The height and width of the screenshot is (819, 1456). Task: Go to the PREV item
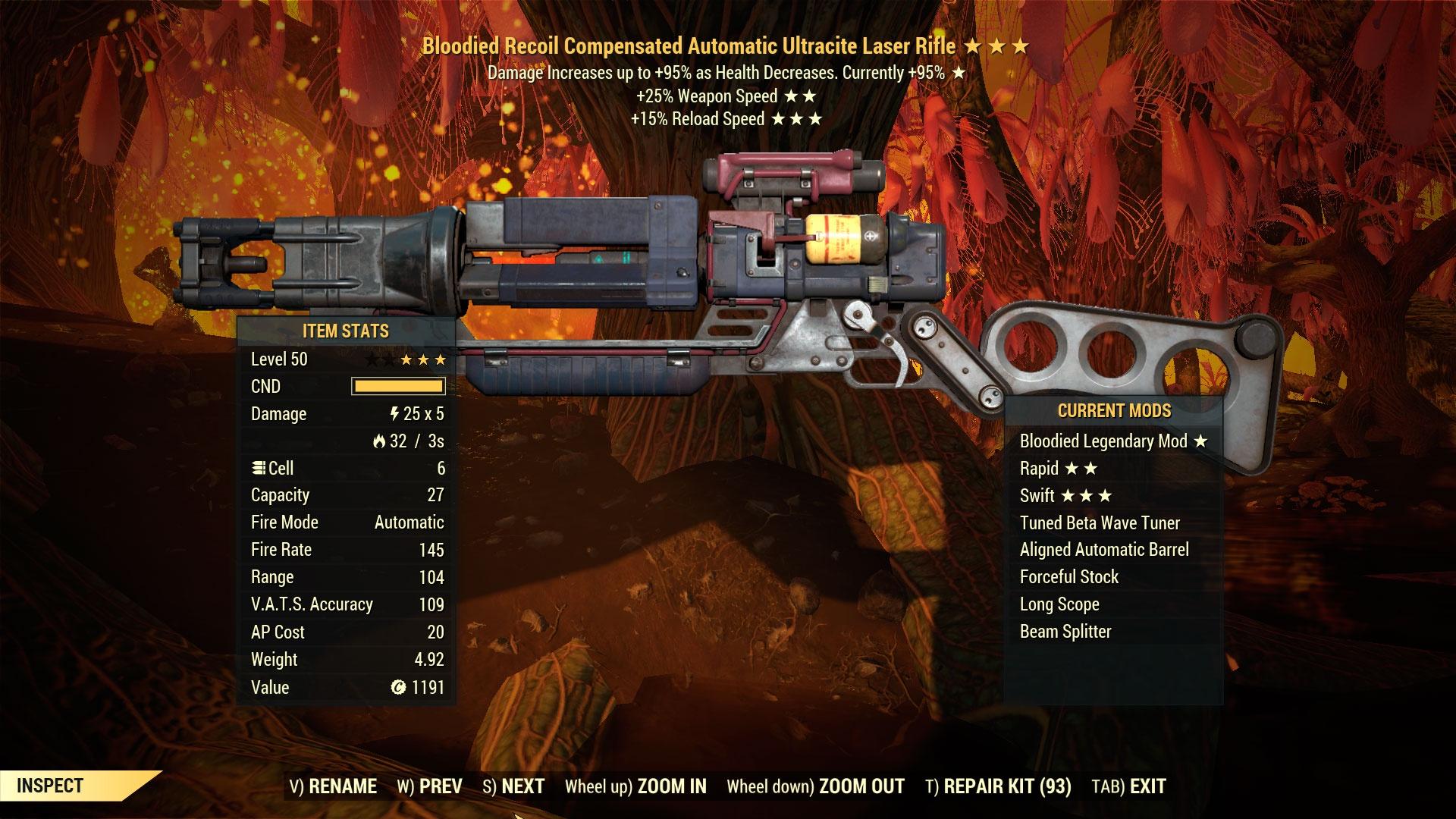tap(429, 786)
